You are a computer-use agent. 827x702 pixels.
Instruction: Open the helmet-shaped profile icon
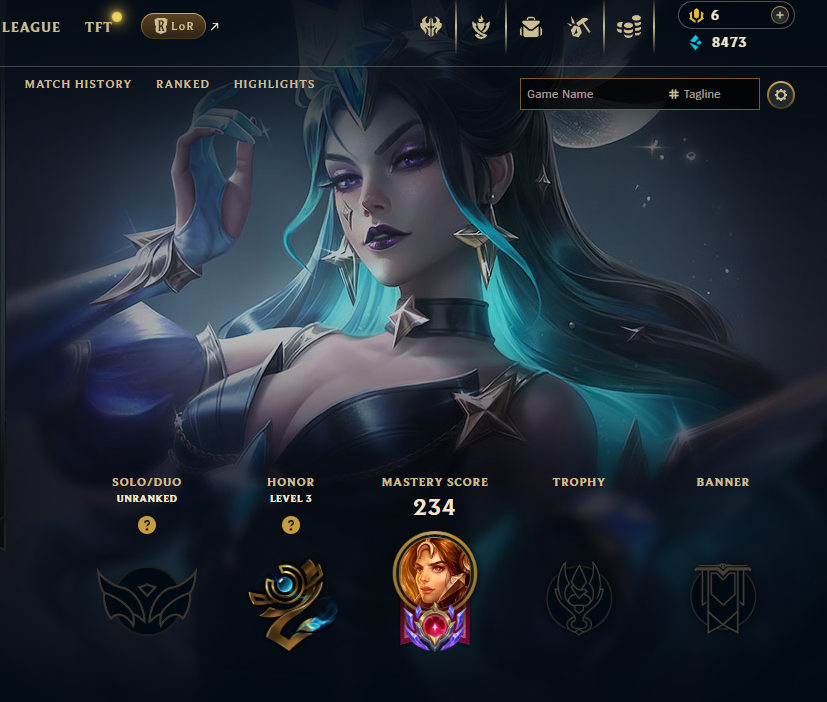click(432, 27)
